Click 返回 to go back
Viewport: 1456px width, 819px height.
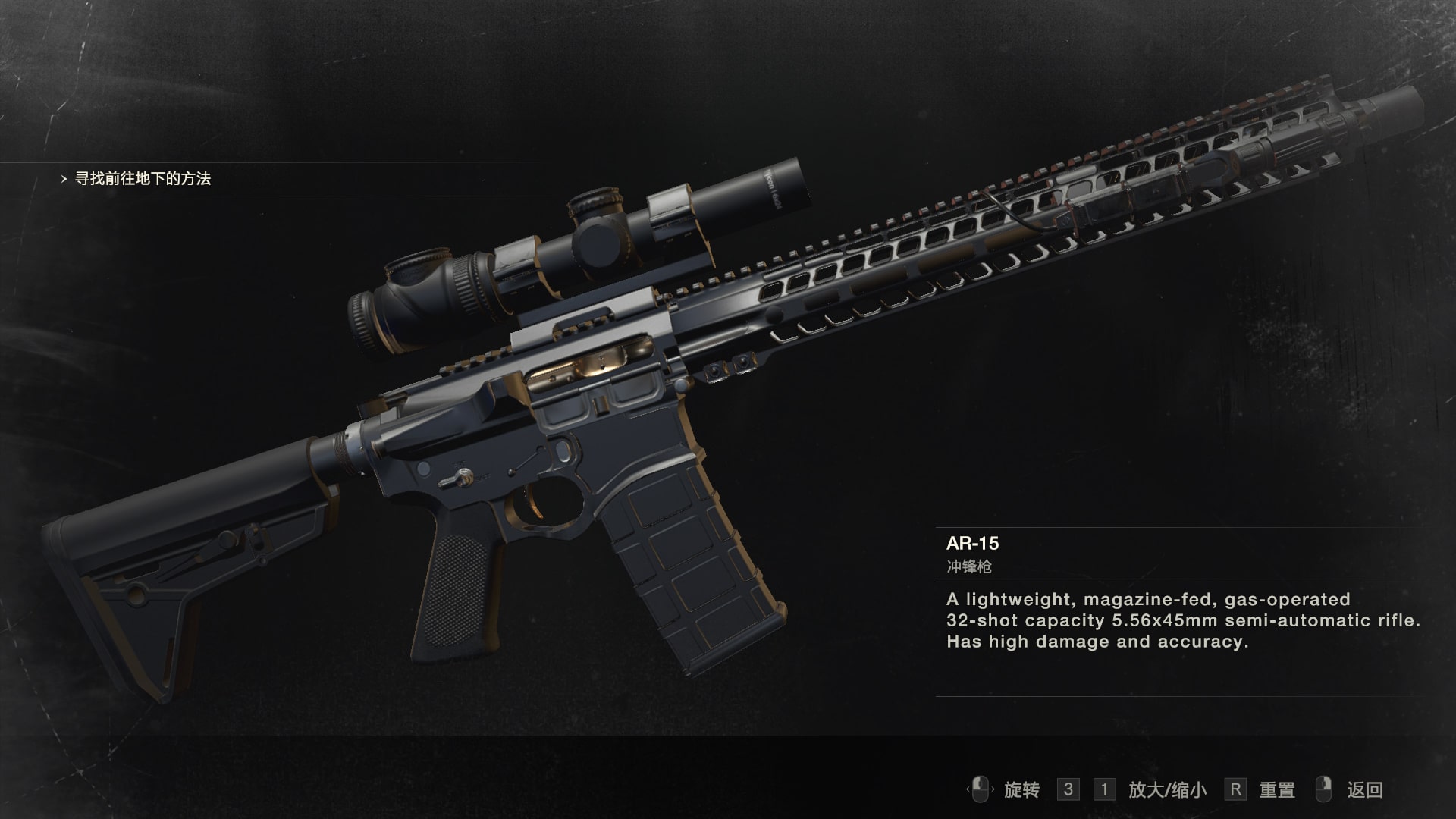(x=1365, y=790)
